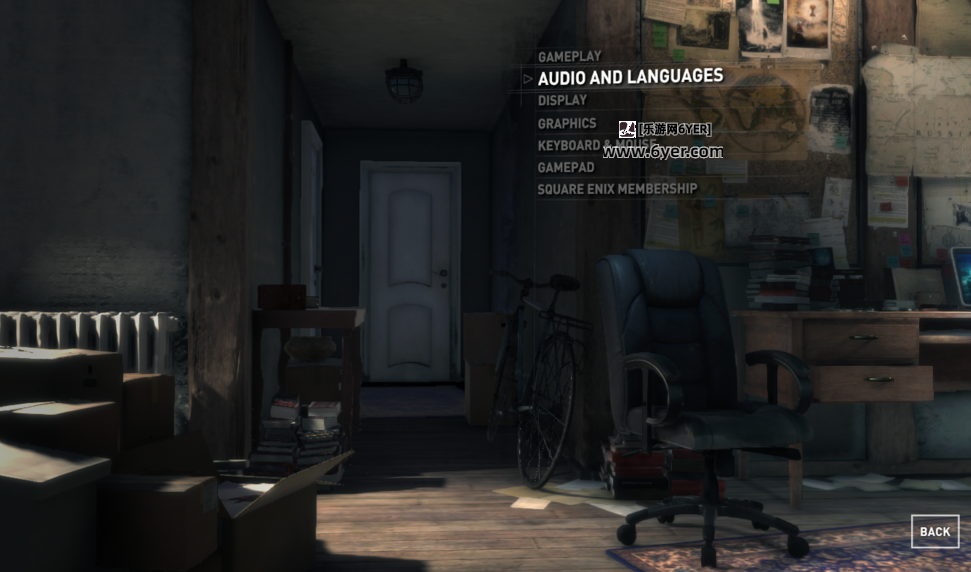This screenshot has width=971, height=572.
Task: Open the Gameplay options
Action: tap(570, 57)
